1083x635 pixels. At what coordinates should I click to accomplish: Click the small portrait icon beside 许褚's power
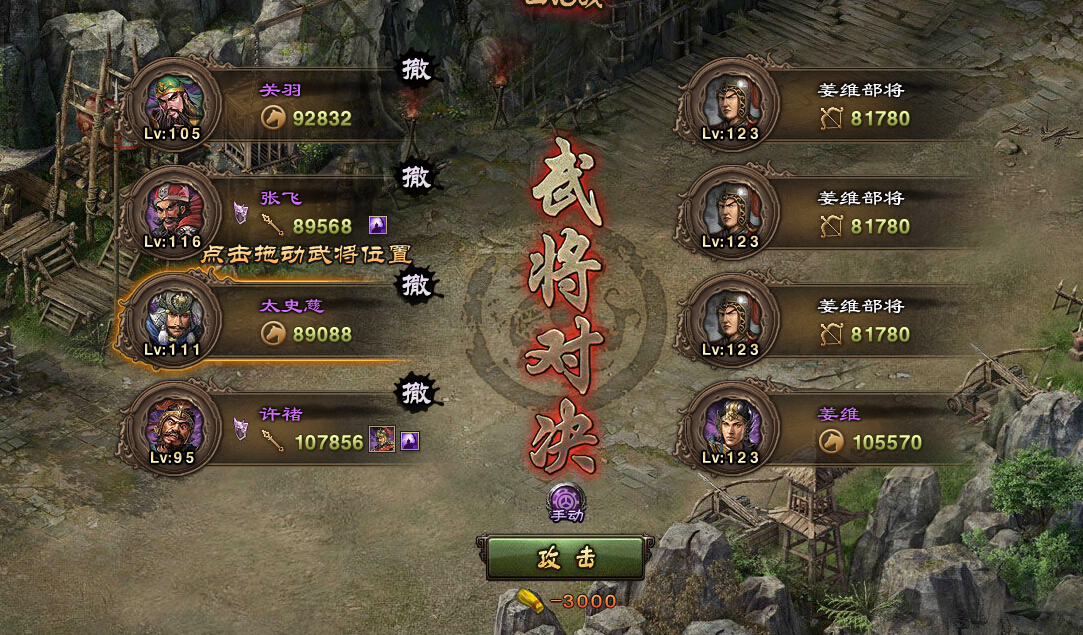pos(382,440)
